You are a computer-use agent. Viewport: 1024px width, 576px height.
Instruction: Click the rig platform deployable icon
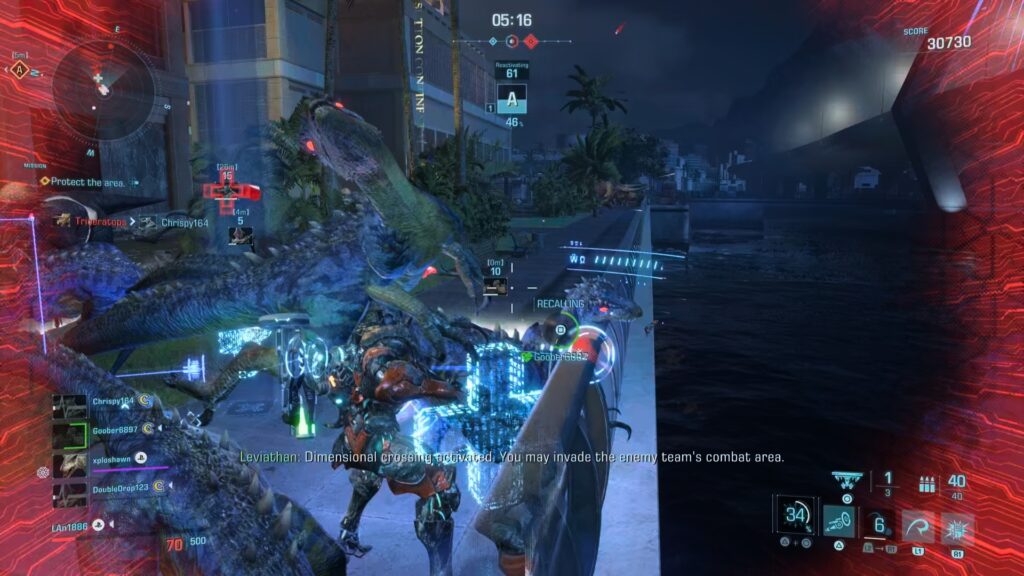pyautogui.click(x=847, y=479)
